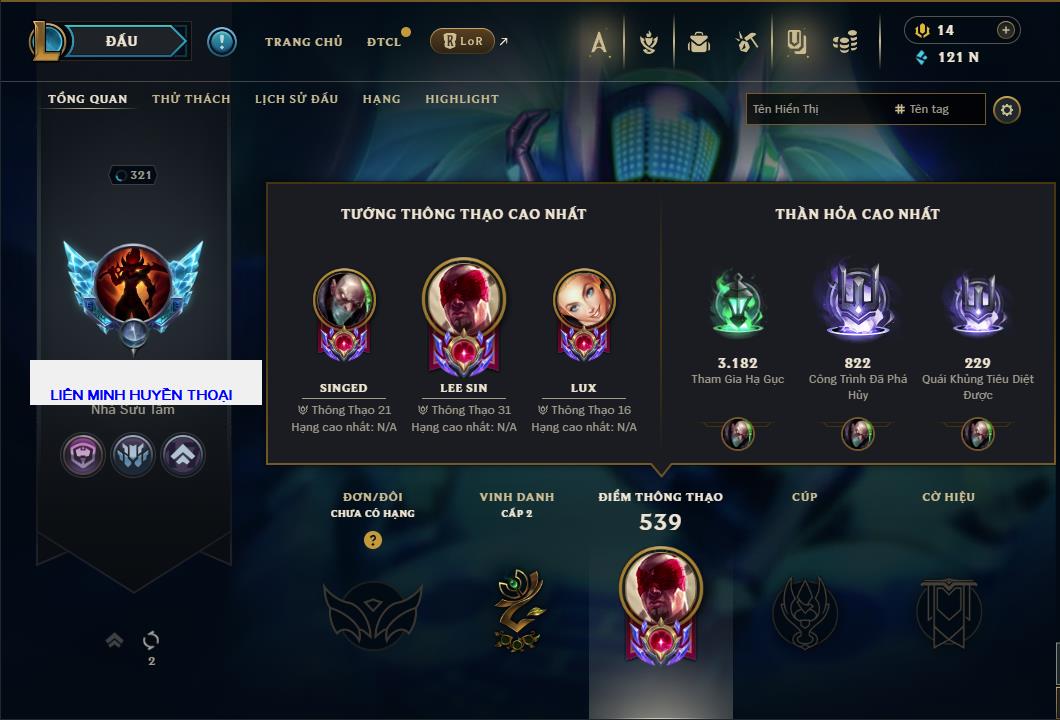The width and height of the screenshot is (1060, 720).
Task: Launch the LoR link
Action: click(462, 41)
